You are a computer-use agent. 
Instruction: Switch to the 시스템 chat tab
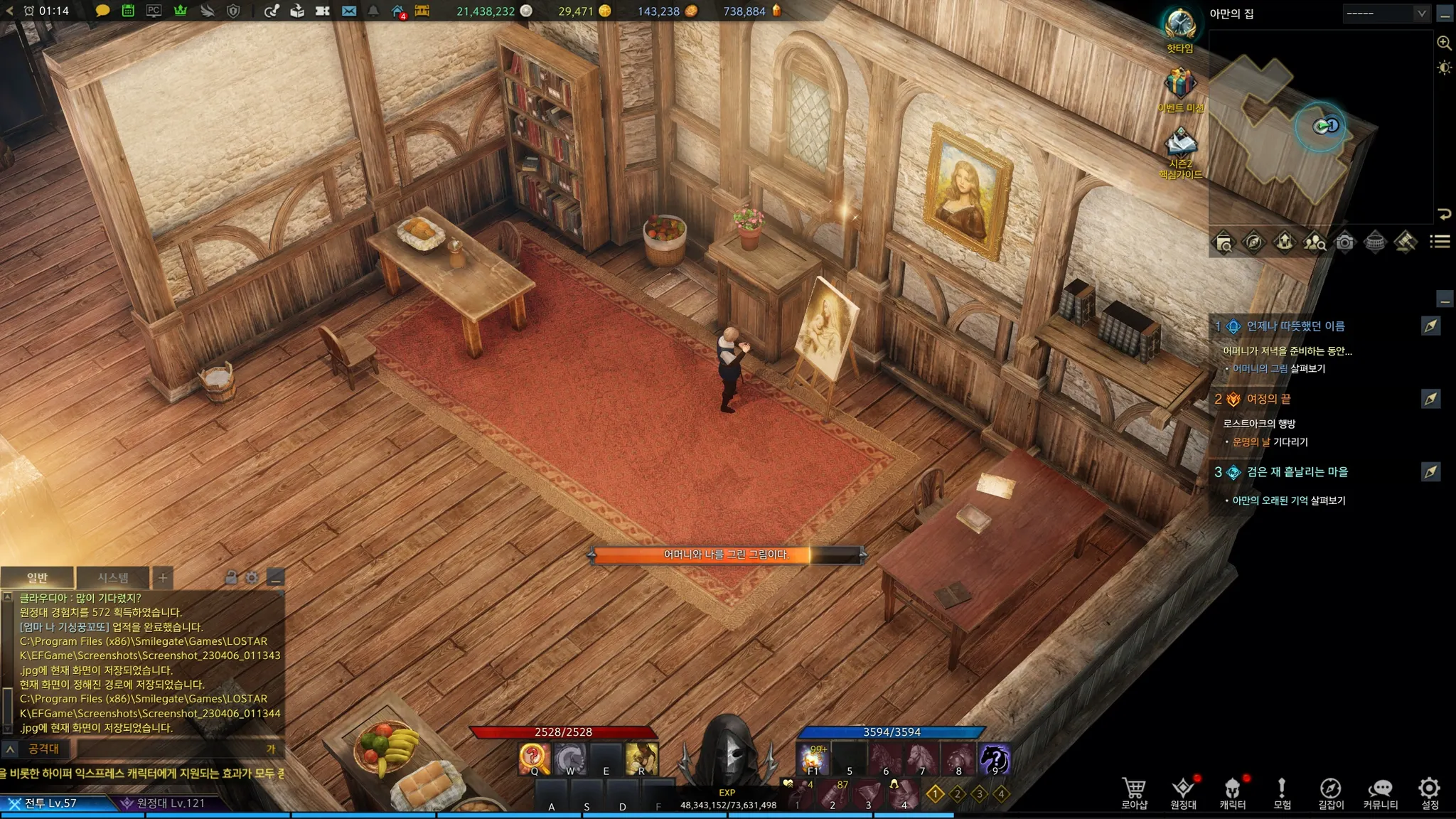[x=113, y=578]
